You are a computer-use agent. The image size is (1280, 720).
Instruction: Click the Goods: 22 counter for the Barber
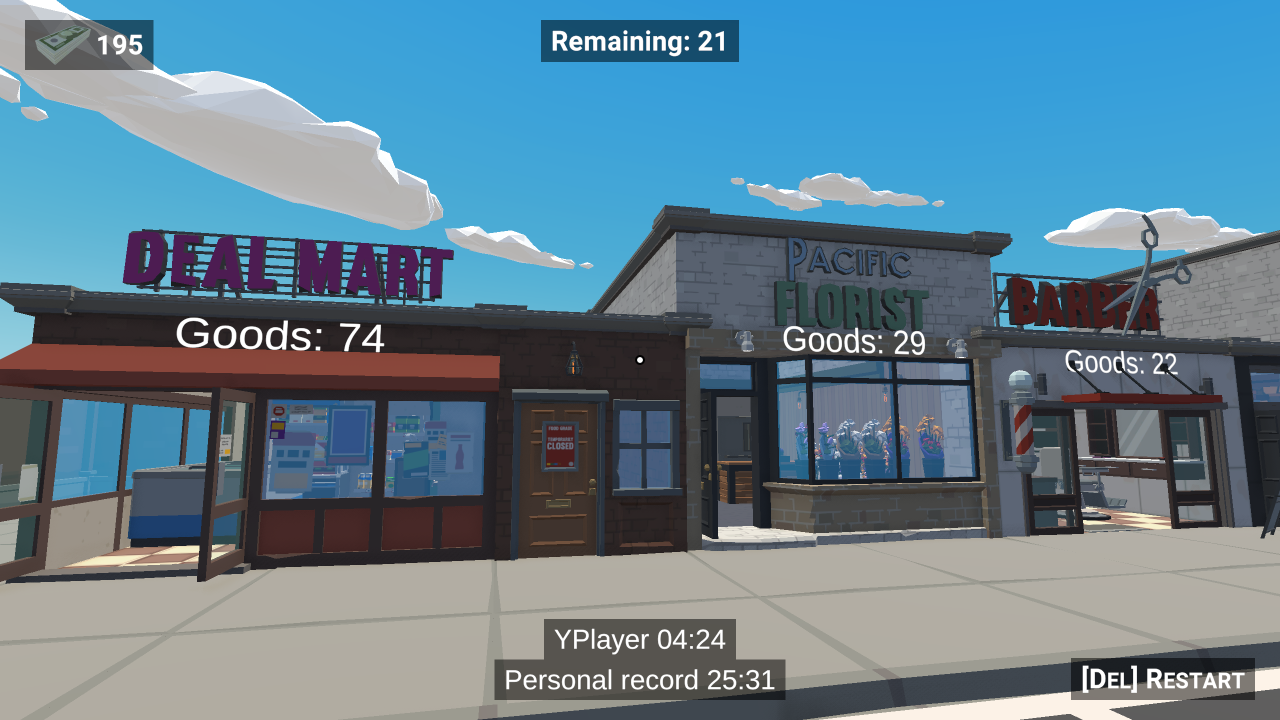(1120, 362)
